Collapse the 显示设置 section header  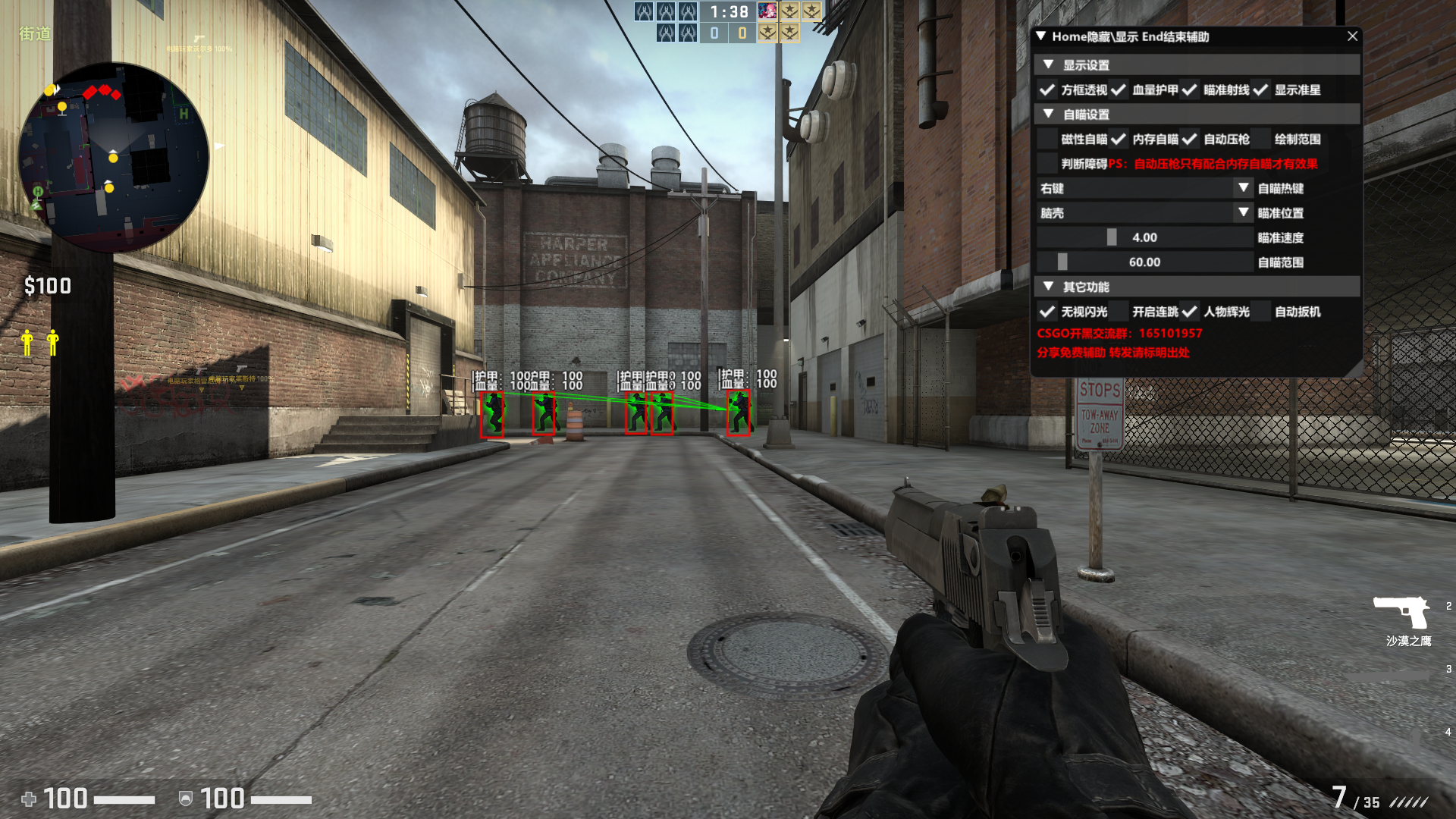coord(1048,65)
